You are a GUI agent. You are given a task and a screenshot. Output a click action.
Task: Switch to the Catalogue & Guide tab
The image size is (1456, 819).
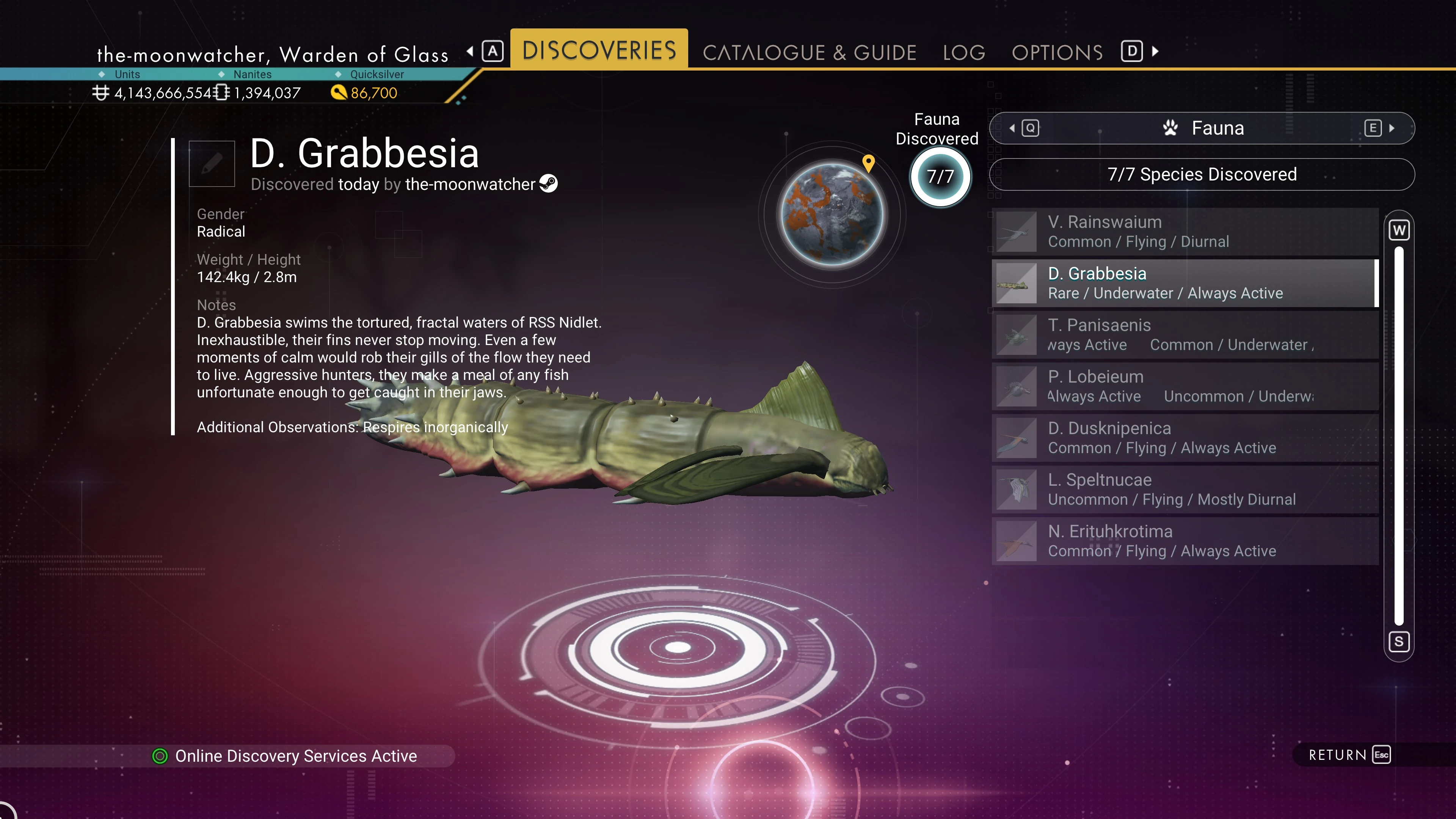[x=809, y=53]
